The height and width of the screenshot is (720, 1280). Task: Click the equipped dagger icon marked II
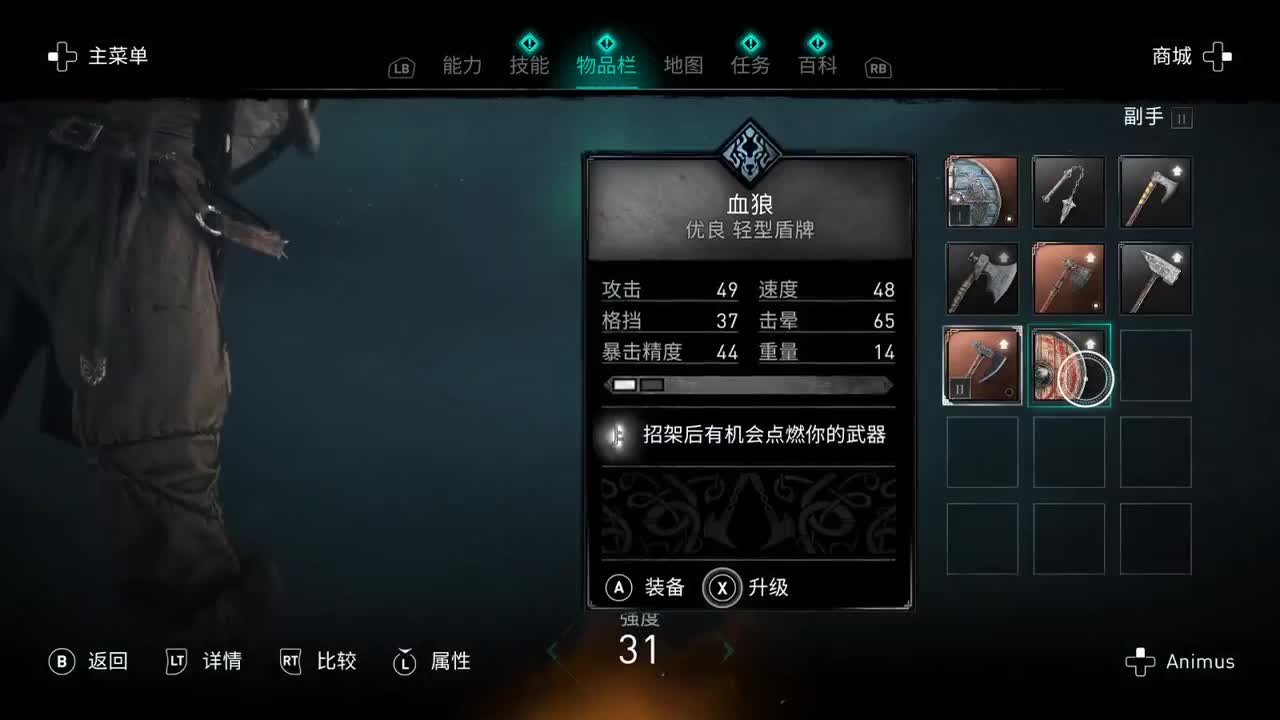(981, 366)
